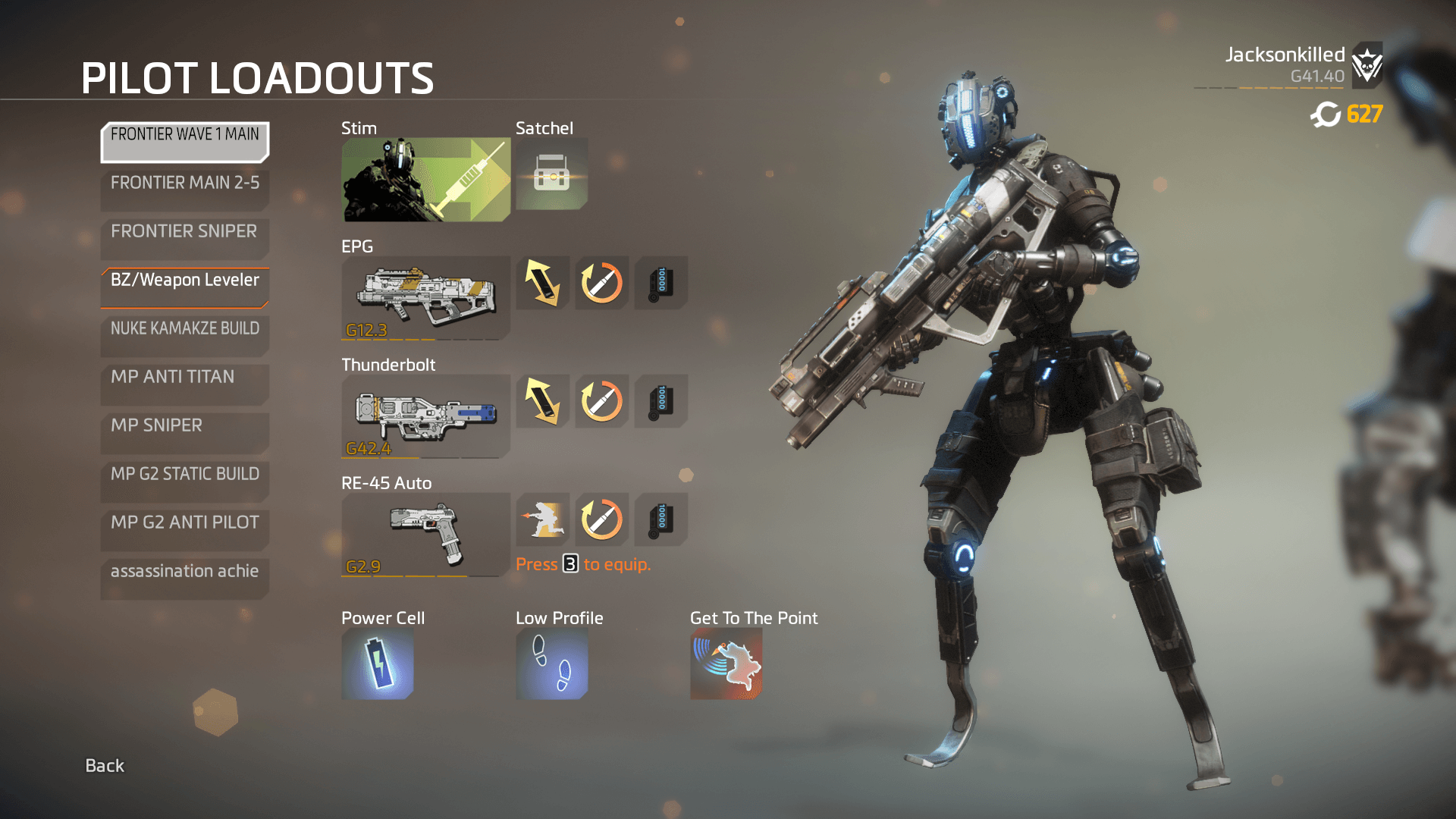Viewport: 1456px width, 819px height.
Task: Select the Low Profile kit icon
Action: (551, 664)
